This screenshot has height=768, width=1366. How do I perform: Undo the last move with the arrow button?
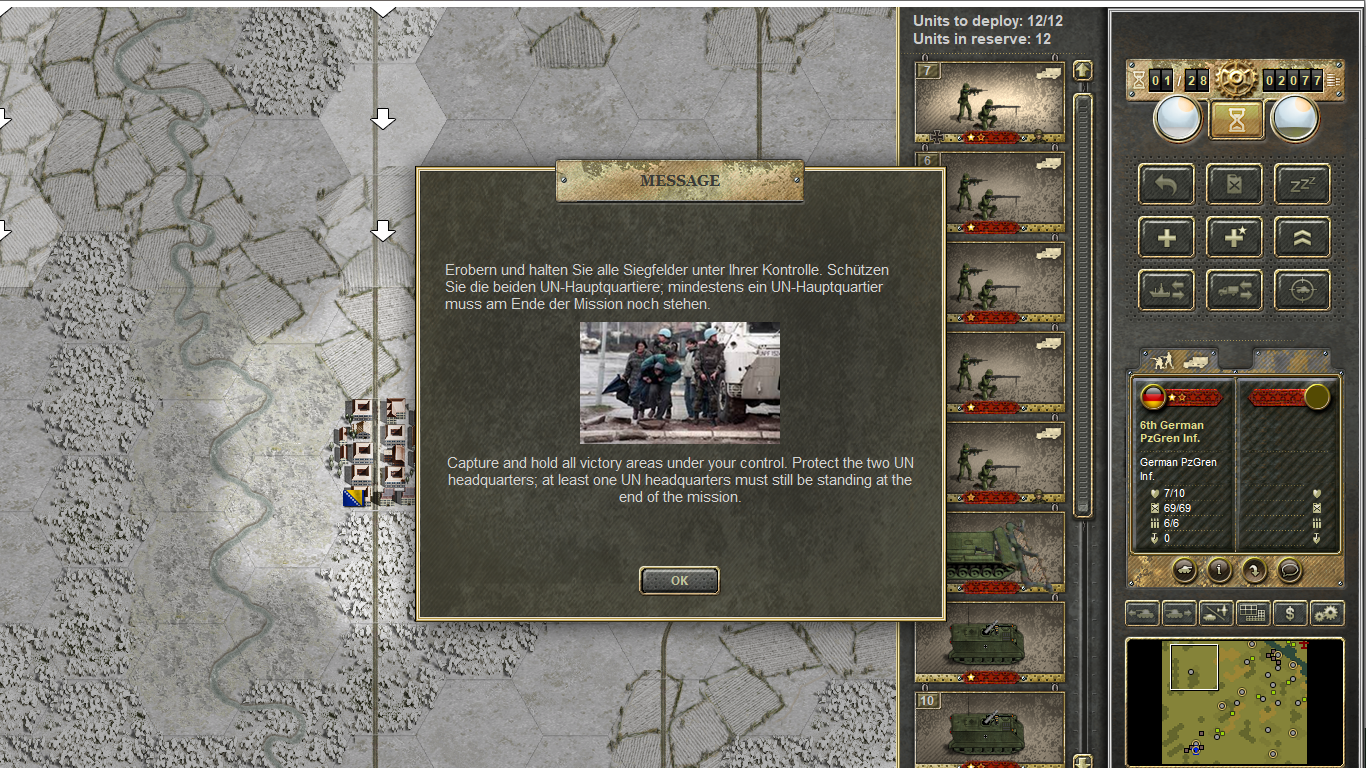coord(1166,184)
